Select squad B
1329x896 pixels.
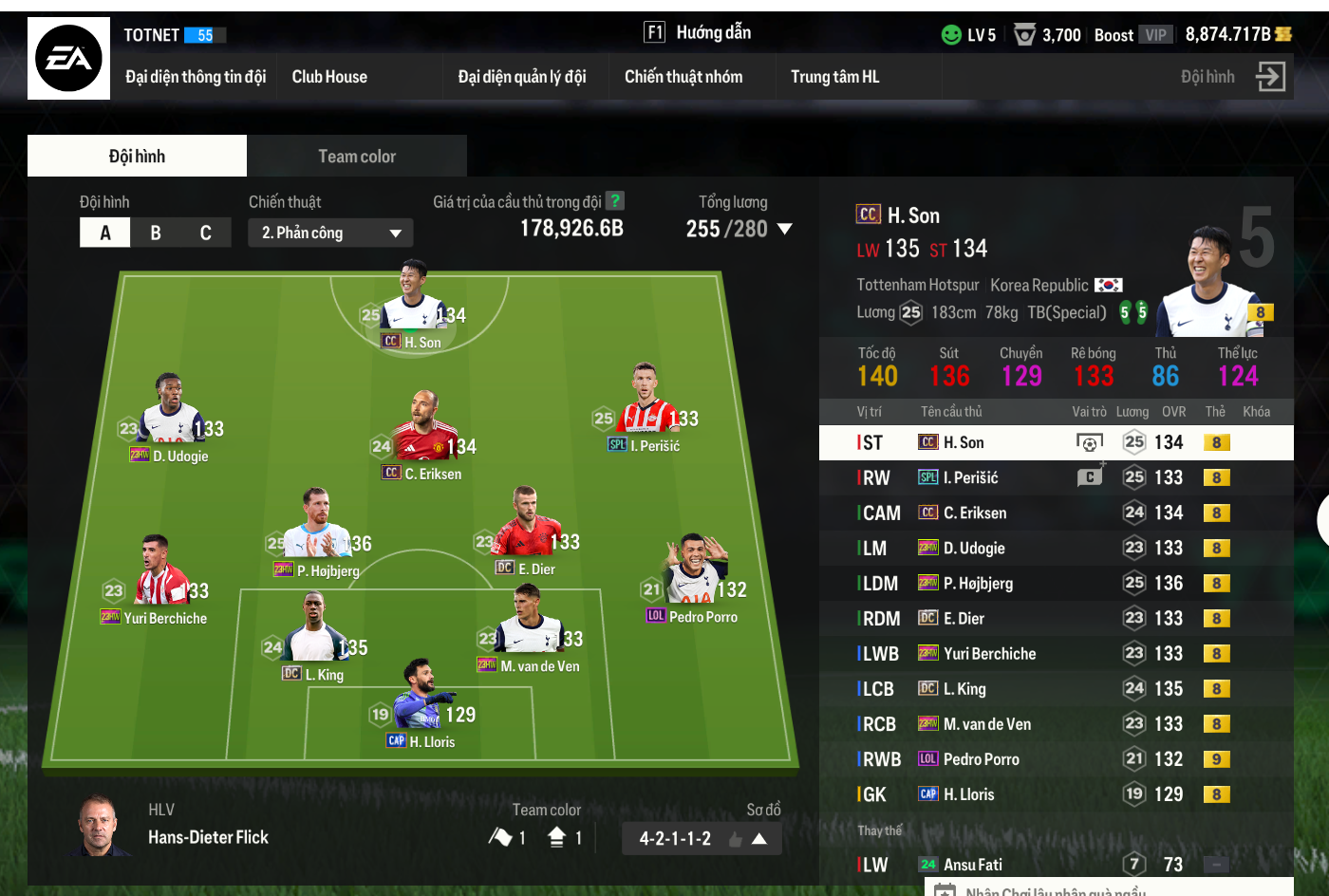(155, 232)
